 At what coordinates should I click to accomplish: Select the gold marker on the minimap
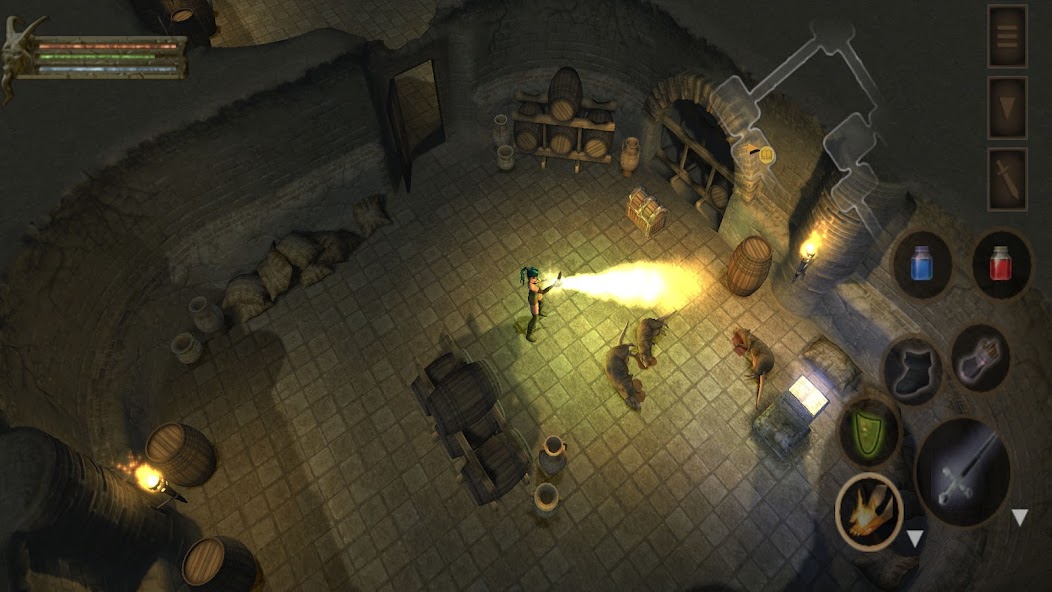(x=766, y=154)
